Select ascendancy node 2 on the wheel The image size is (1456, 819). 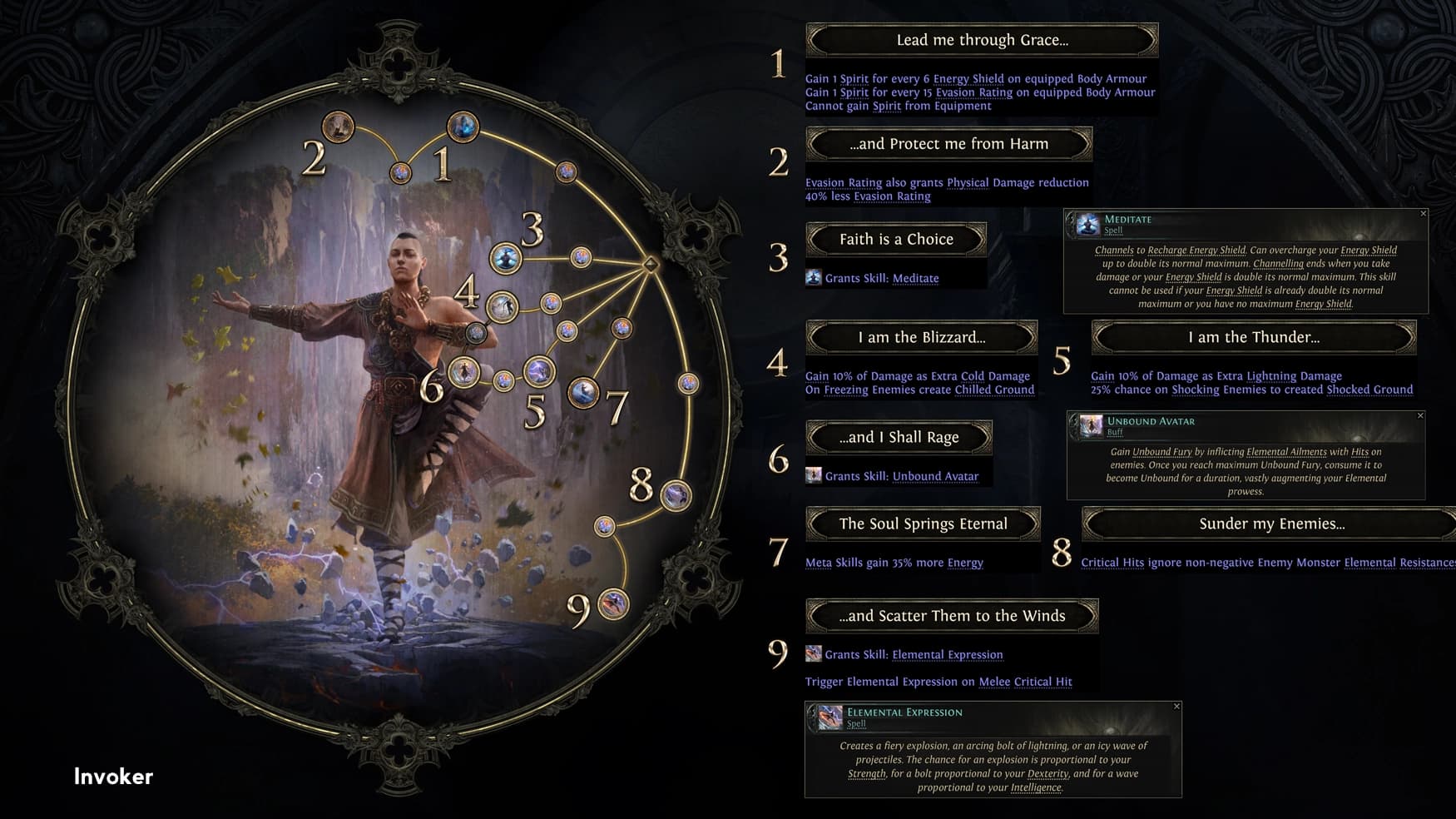(x=338, y=128)
